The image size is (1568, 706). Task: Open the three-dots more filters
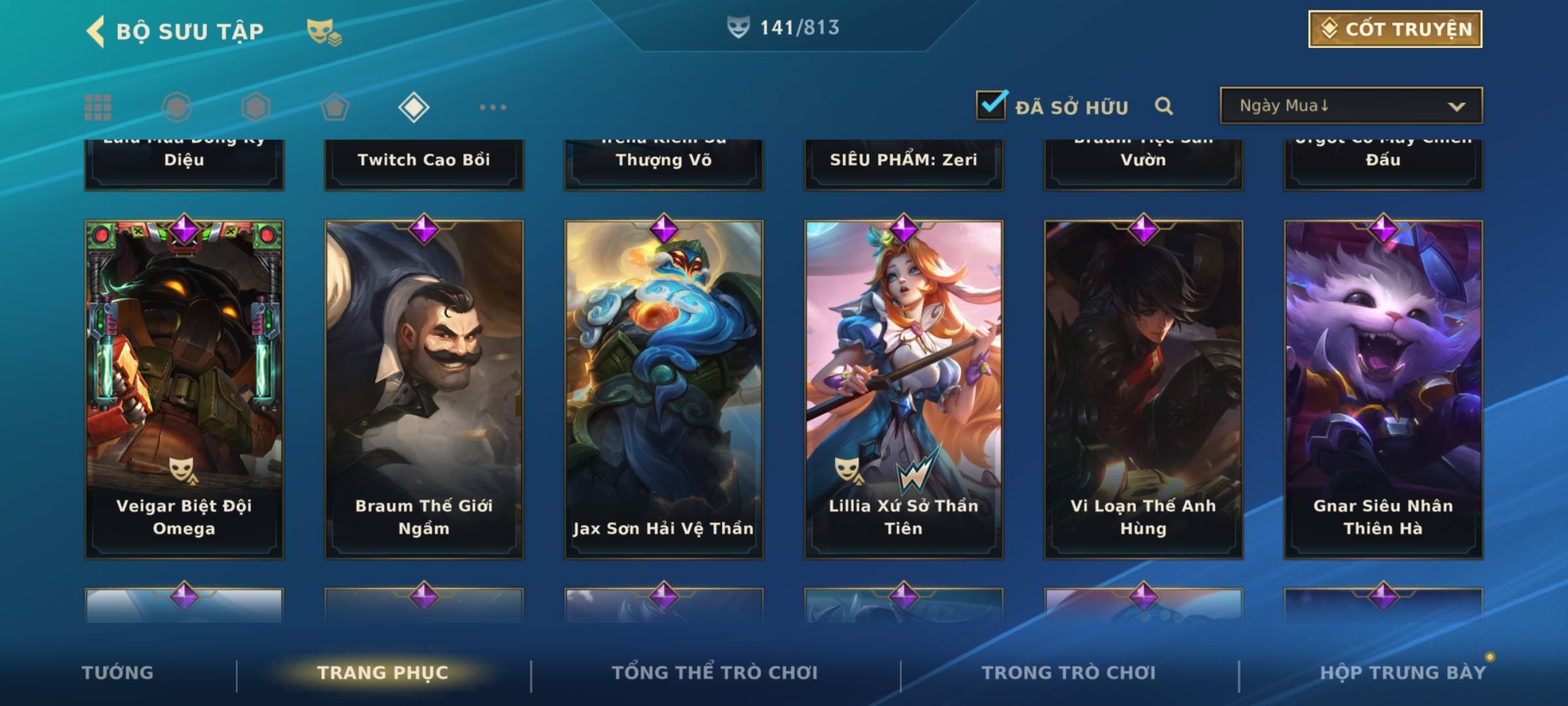pos(493,107)
